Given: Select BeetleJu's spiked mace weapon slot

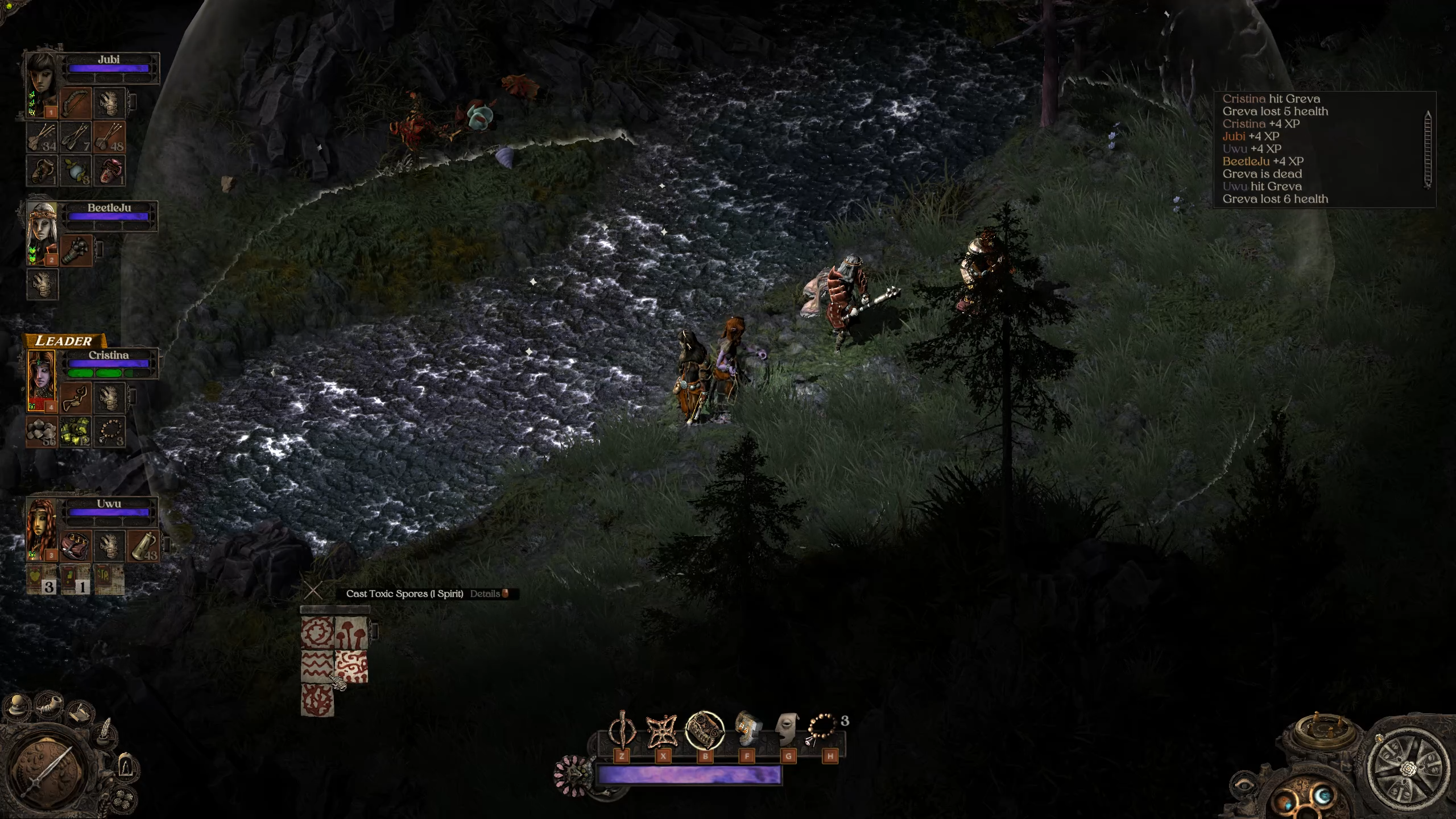Looking at the screenshot, I should 76,250.
